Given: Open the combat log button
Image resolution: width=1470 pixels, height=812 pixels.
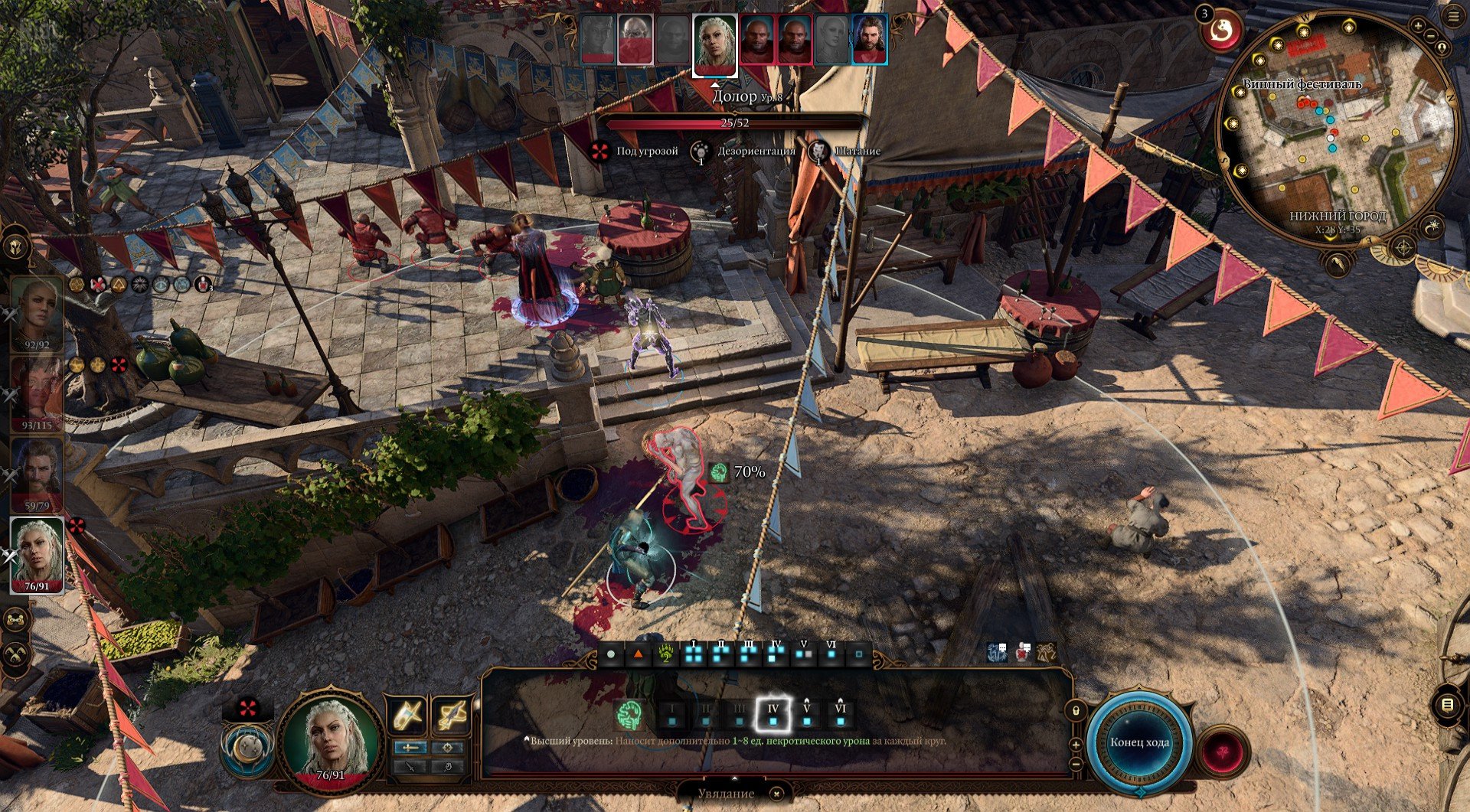Looking at the screenshot, I should (x=1447, y=706).
